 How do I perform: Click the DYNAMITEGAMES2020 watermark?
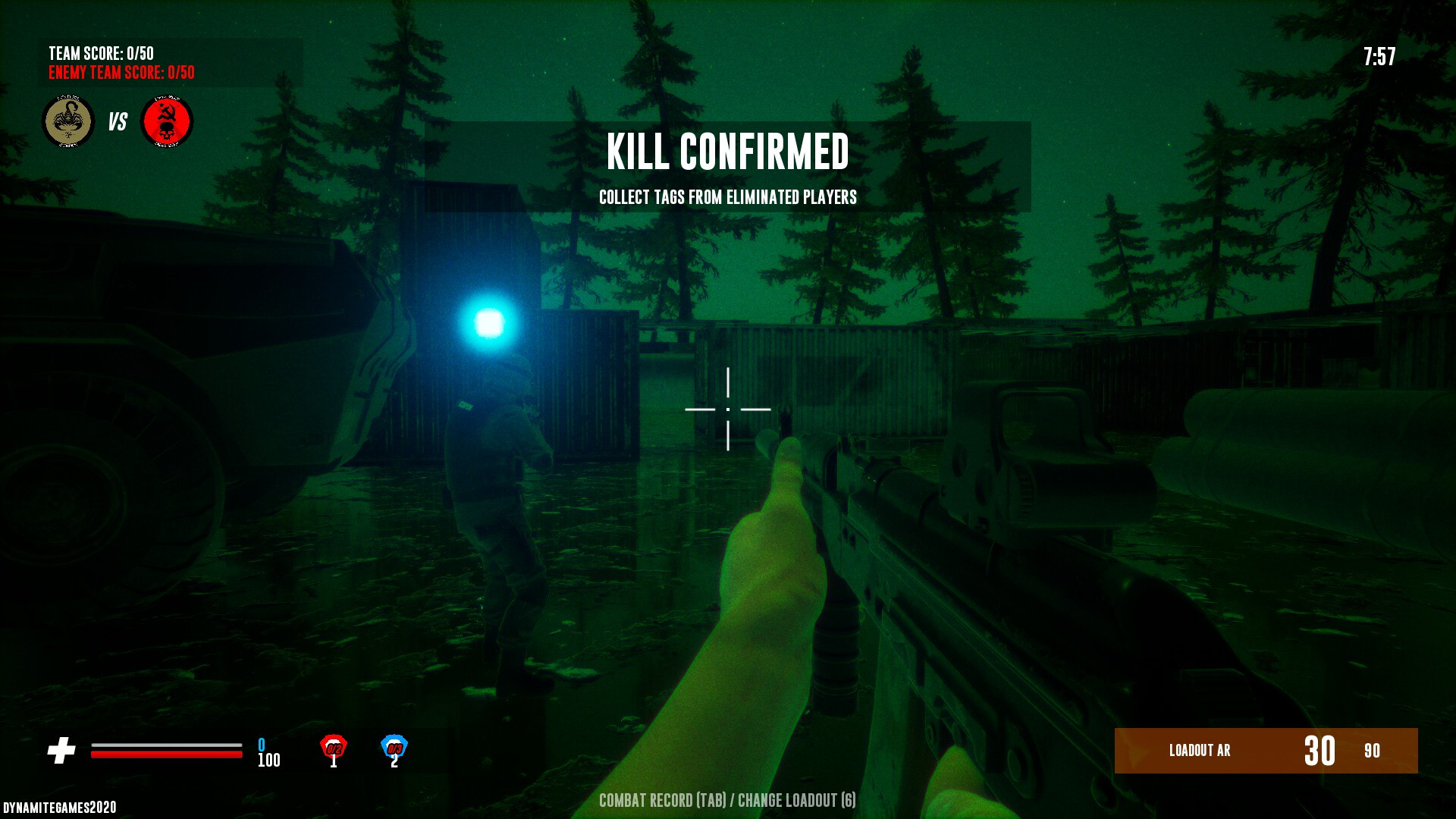pyautogui.click(x=61, y=806)
